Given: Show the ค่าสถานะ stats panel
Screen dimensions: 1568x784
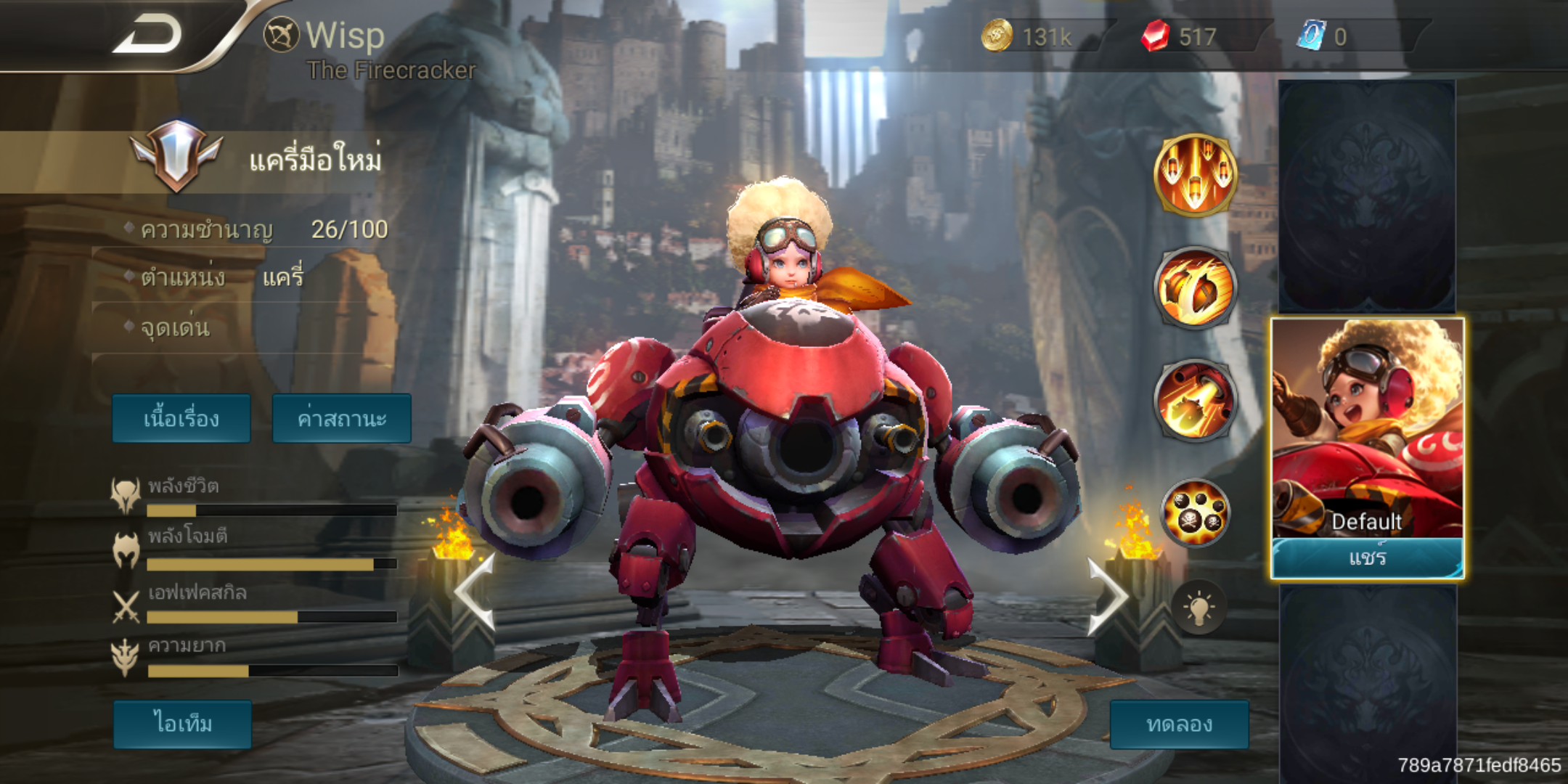Looking at the screenshot, I should click(x=341, y=419).
